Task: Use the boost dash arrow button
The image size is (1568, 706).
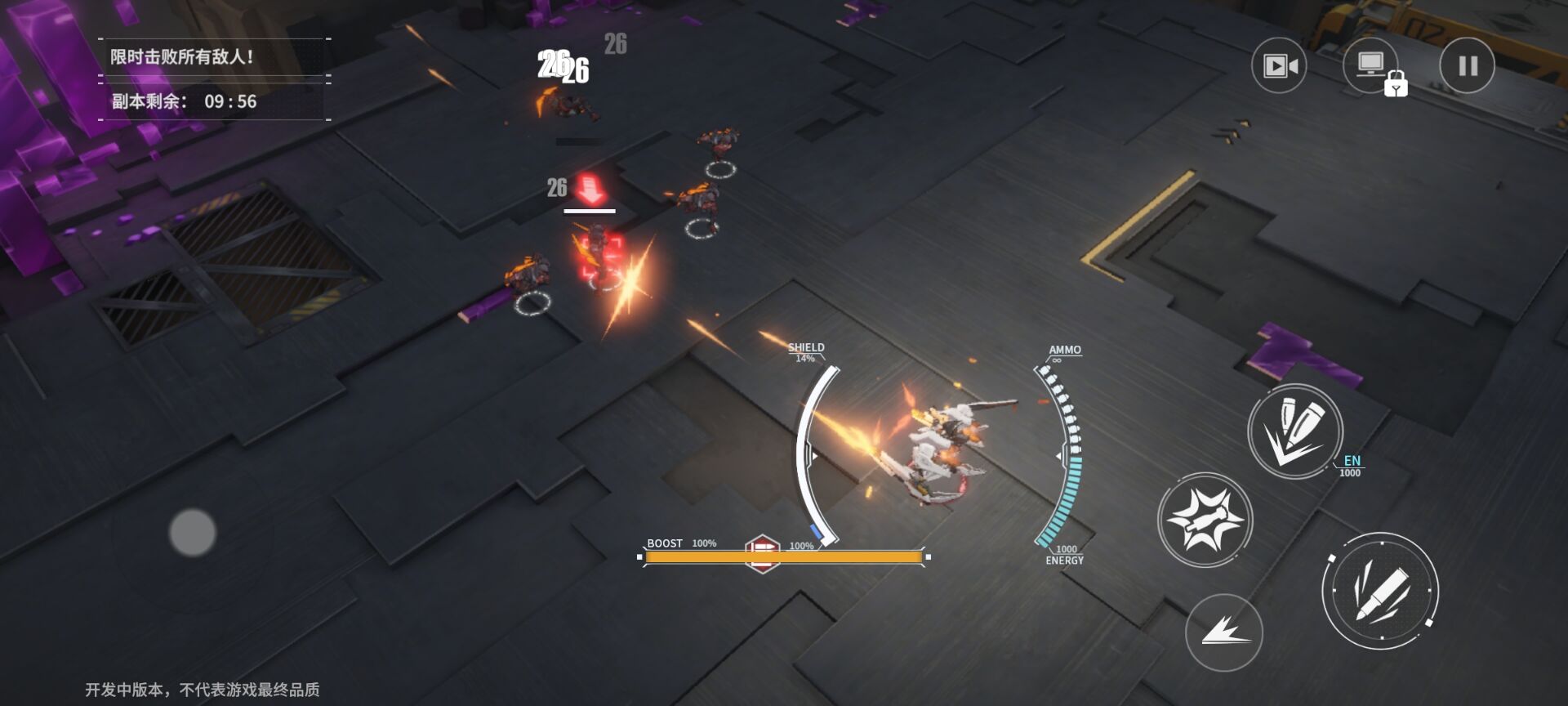Action: pos(1223,632)
